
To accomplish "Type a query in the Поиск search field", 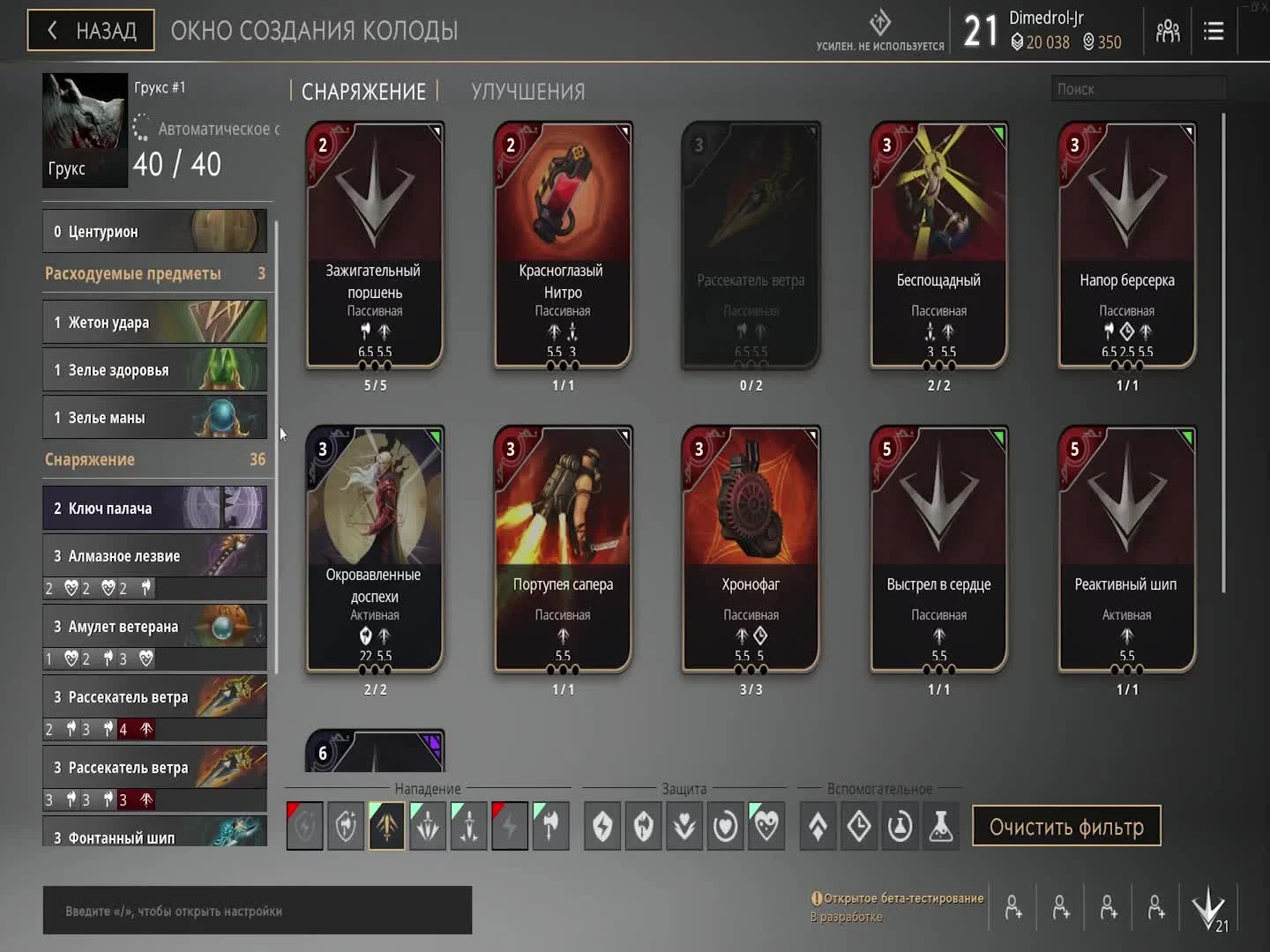I will pos(1138,88).
